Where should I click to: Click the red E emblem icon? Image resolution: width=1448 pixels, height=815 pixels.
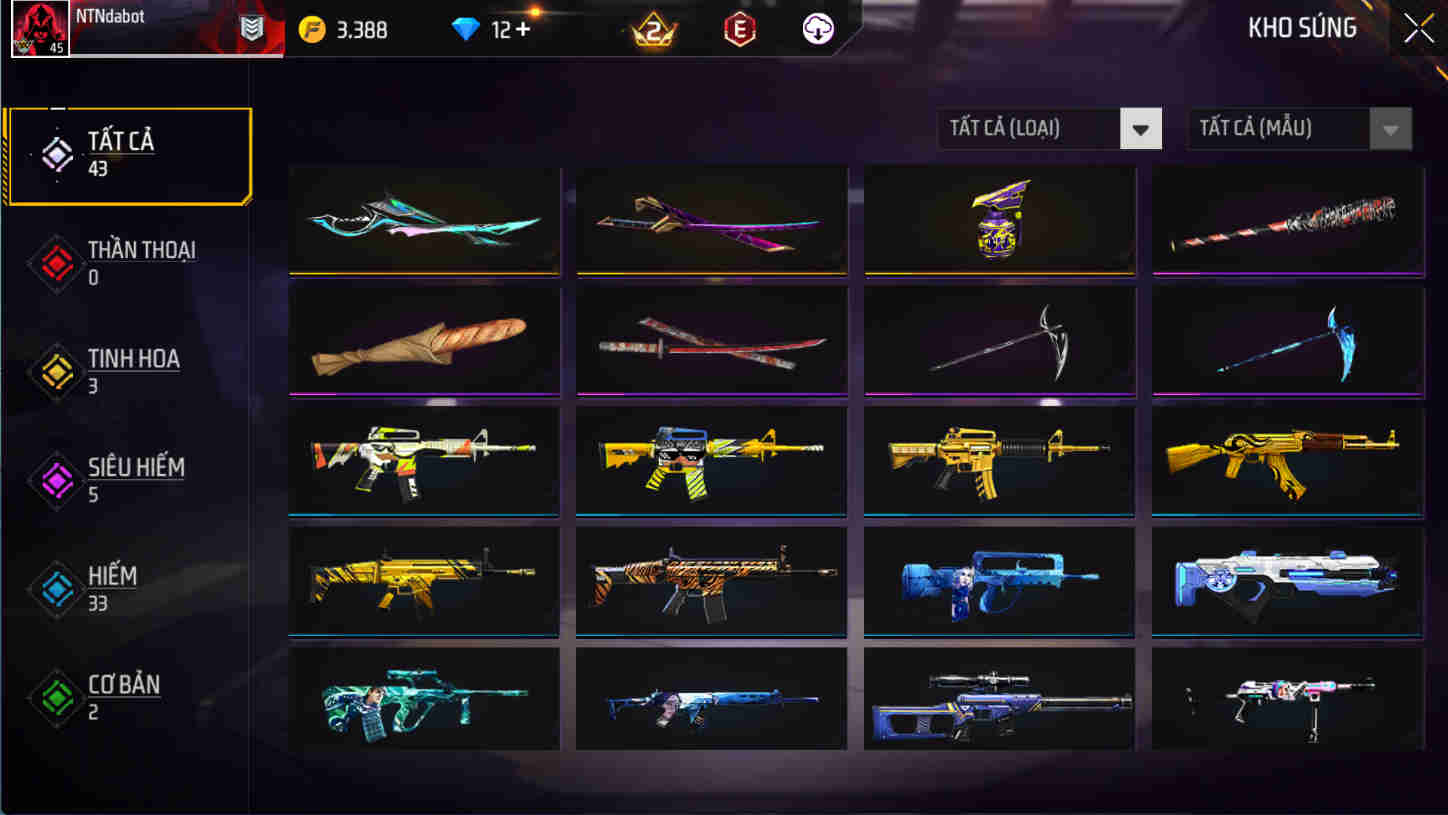click(741, 30)
